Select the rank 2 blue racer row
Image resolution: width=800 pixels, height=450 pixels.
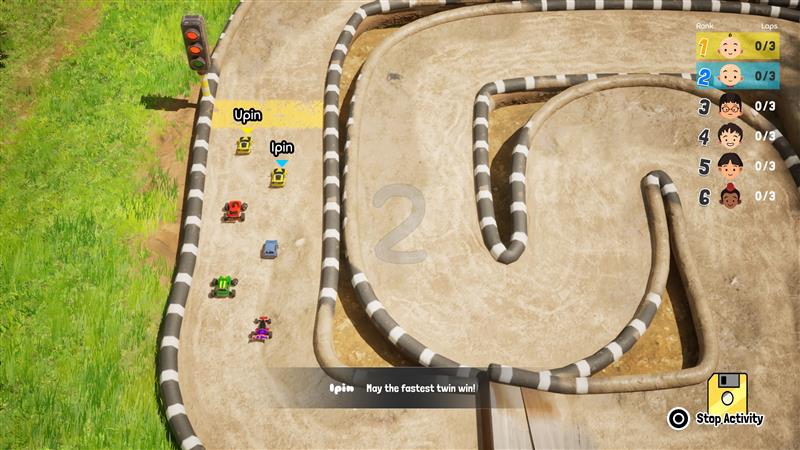[737, 76]
